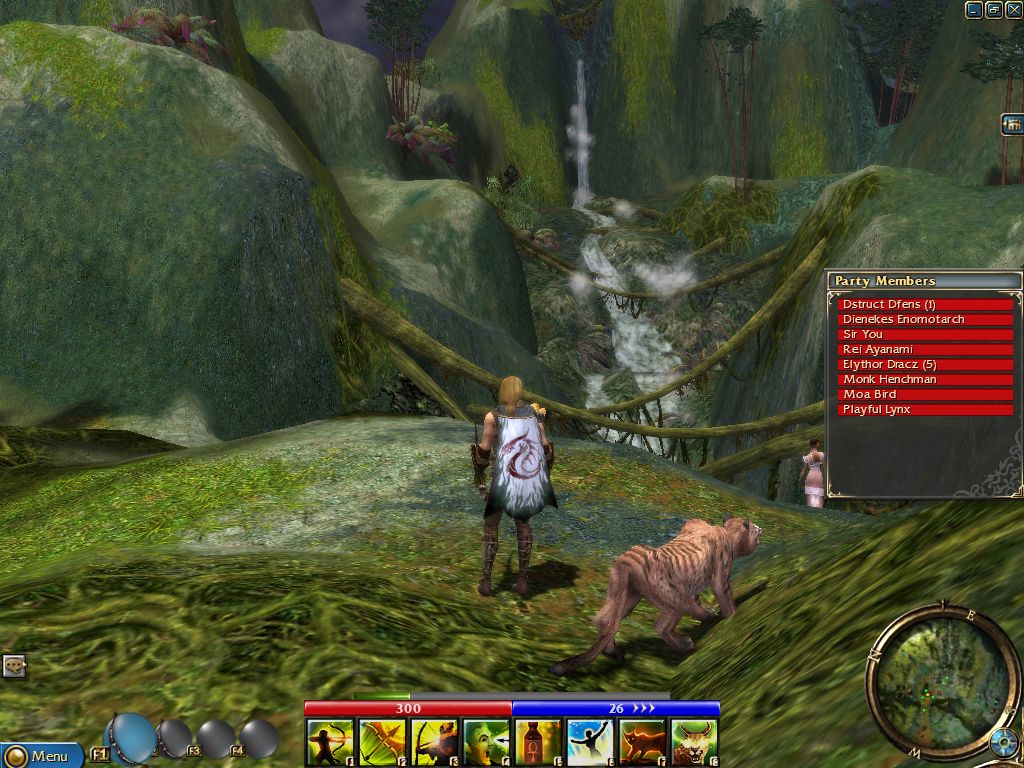Trigger the shouting green face skill
The width and height of the screenshot is (1024, 768).
486,743
